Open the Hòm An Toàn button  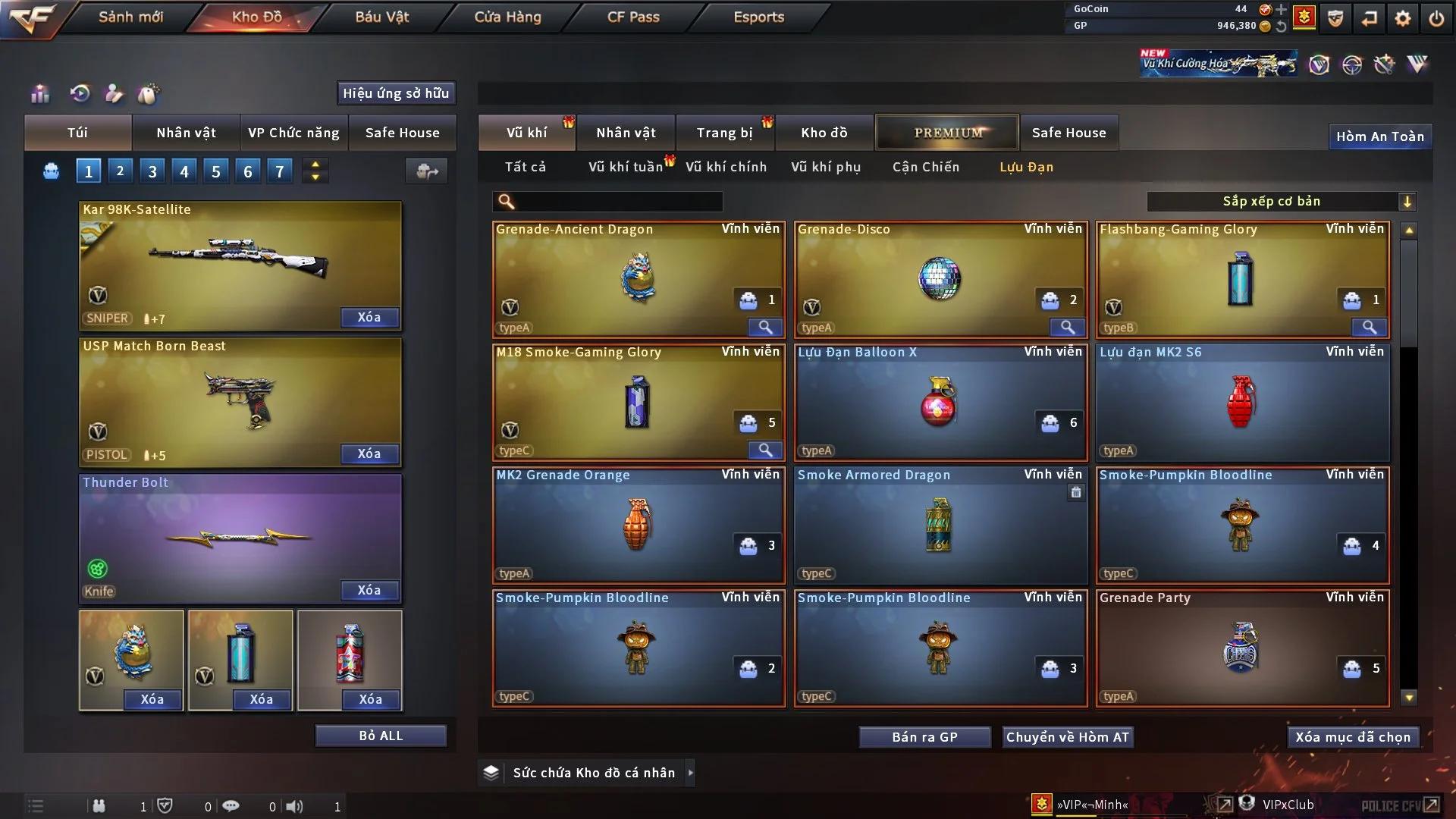point(1379,136)
